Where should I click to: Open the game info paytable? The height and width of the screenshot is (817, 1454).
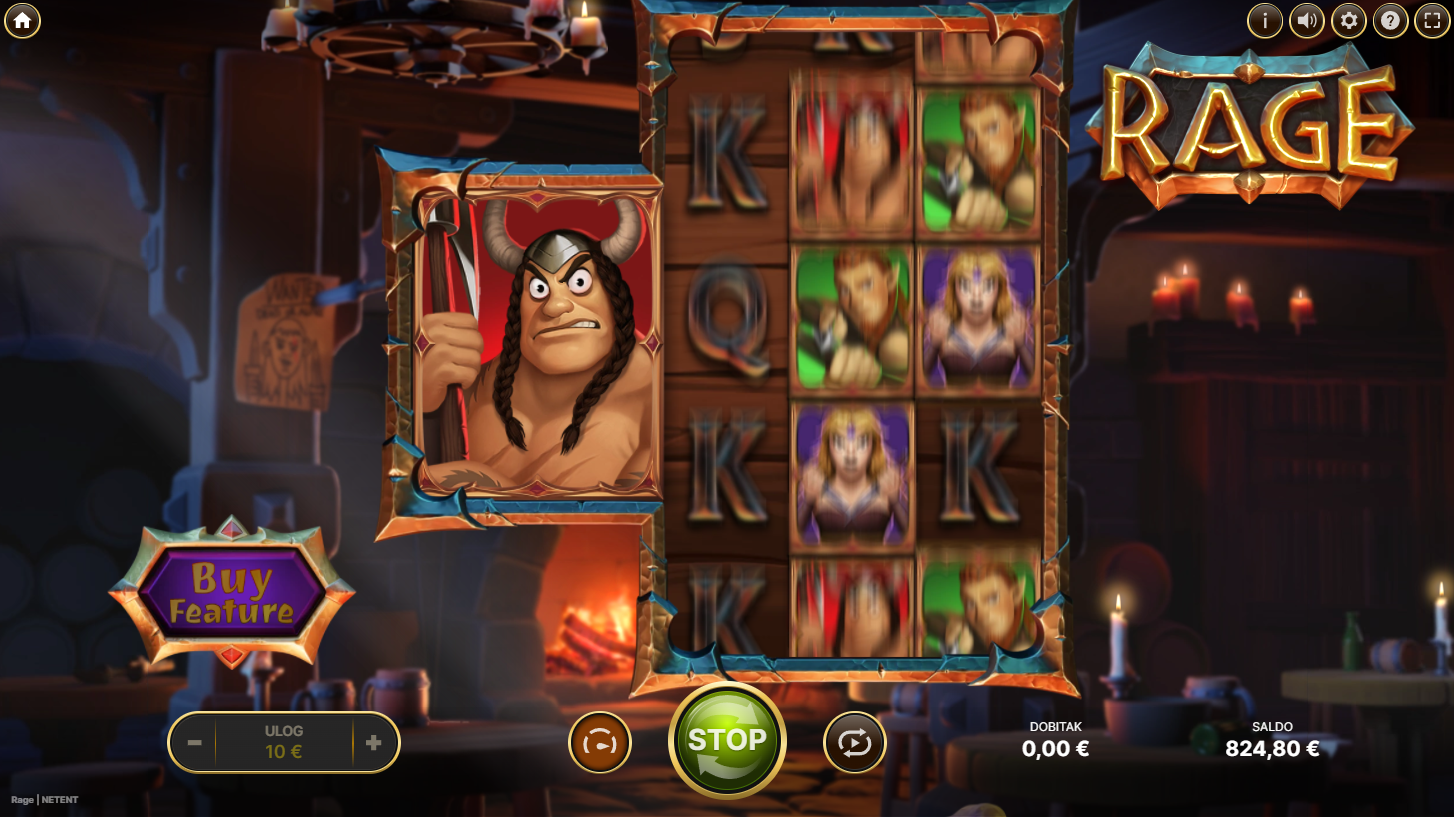coord(1265,20)
